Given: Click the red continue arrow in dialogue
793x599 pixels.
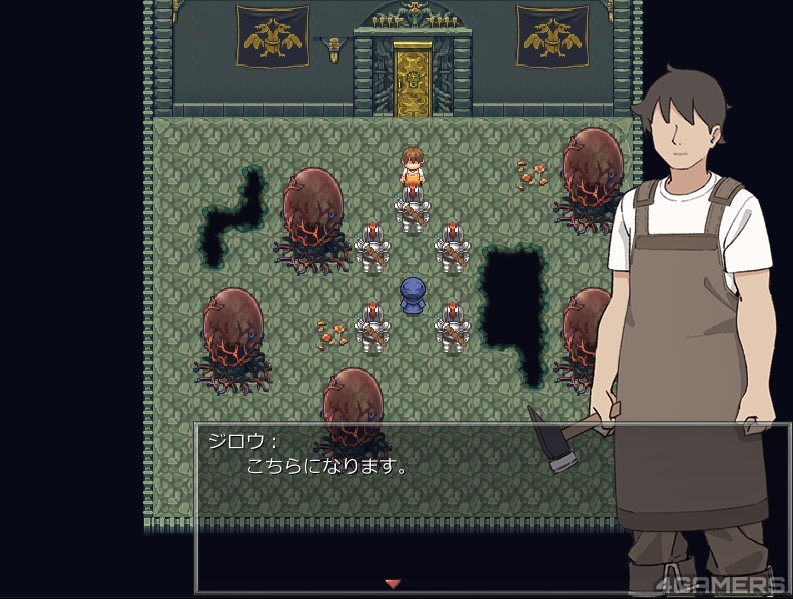Looking at the screenshot, I should point(393,583).
